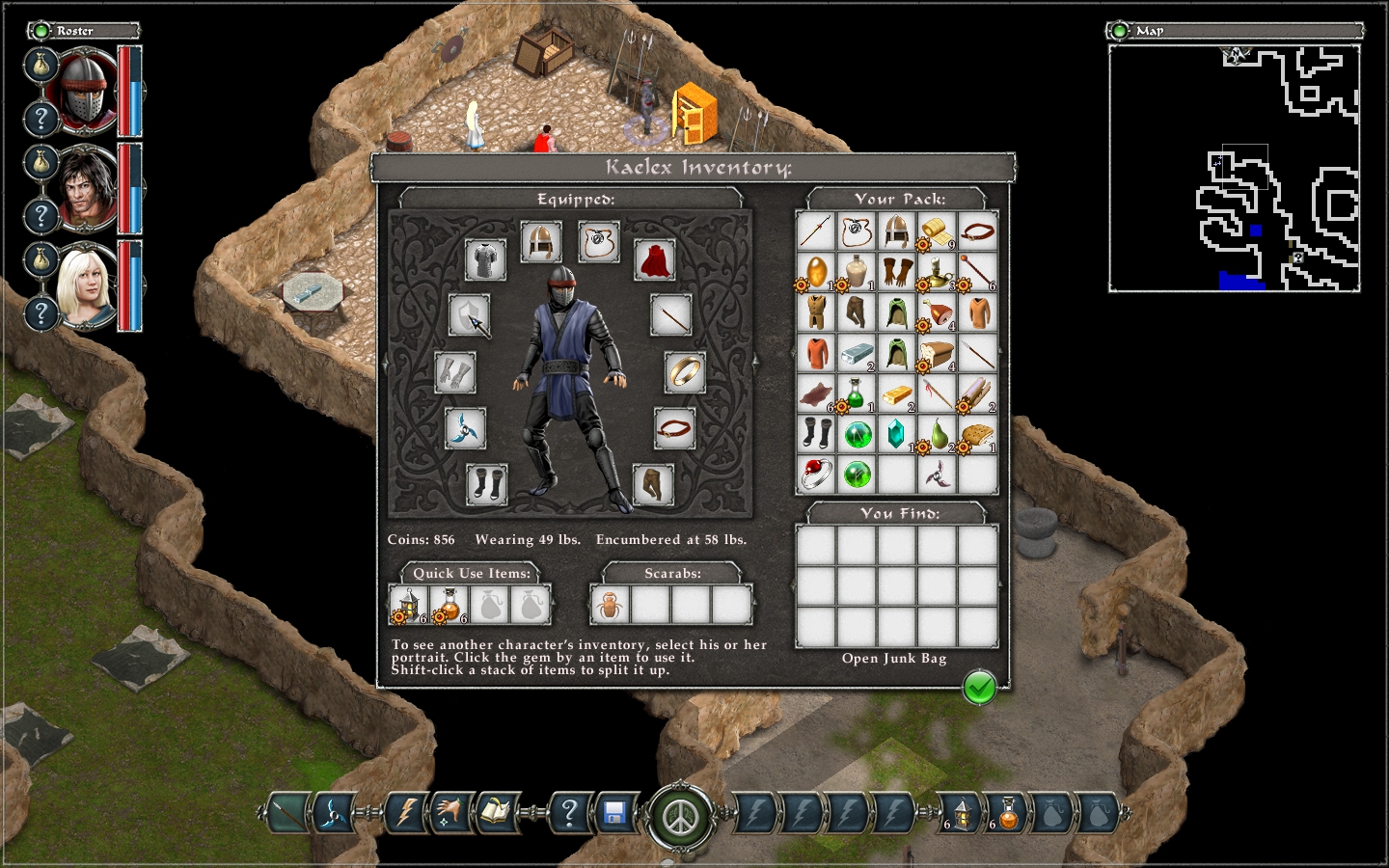This screenshot has width=1389, height=868.
Task: Click the equipped blue throwing star slot
Action: coord(465,428)
